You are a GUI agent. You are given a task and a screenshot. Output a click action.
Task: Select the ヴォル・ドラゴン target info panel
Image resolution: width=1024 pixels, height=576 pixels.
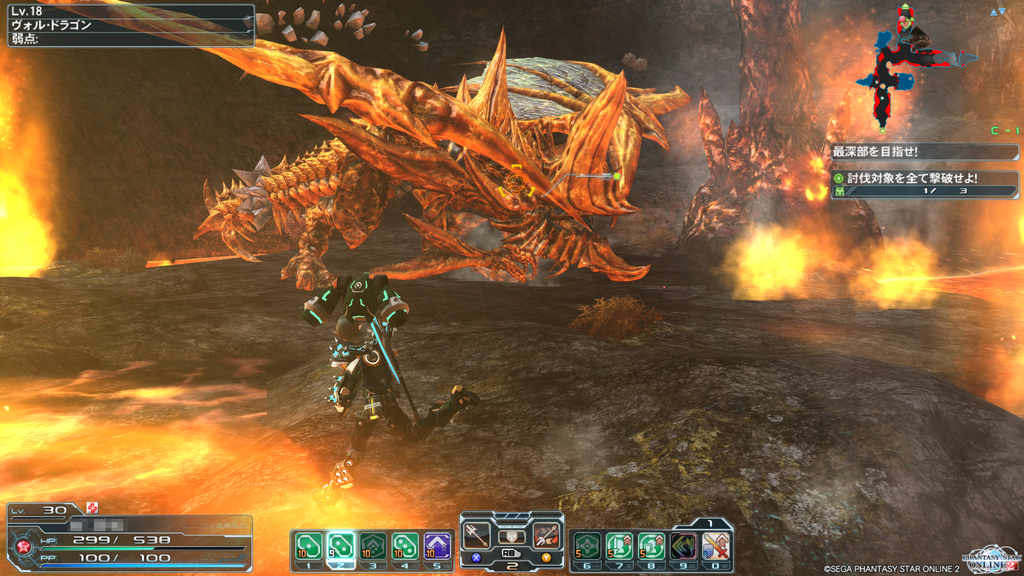click(128, 25)
